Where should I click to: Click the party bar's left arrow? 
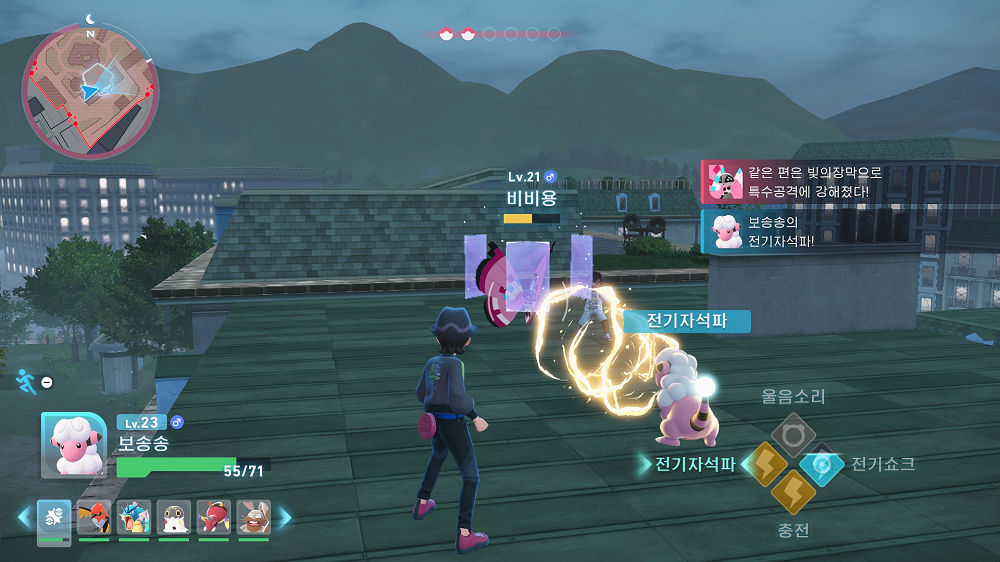(x=24, y=517)
